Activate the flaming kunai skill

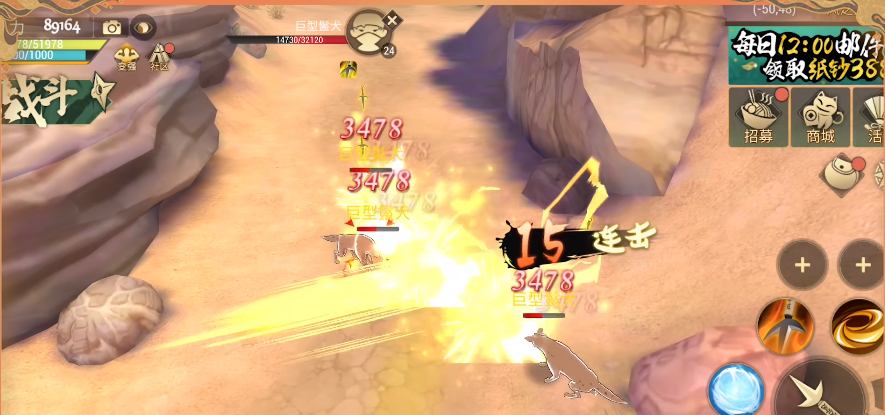785,325
